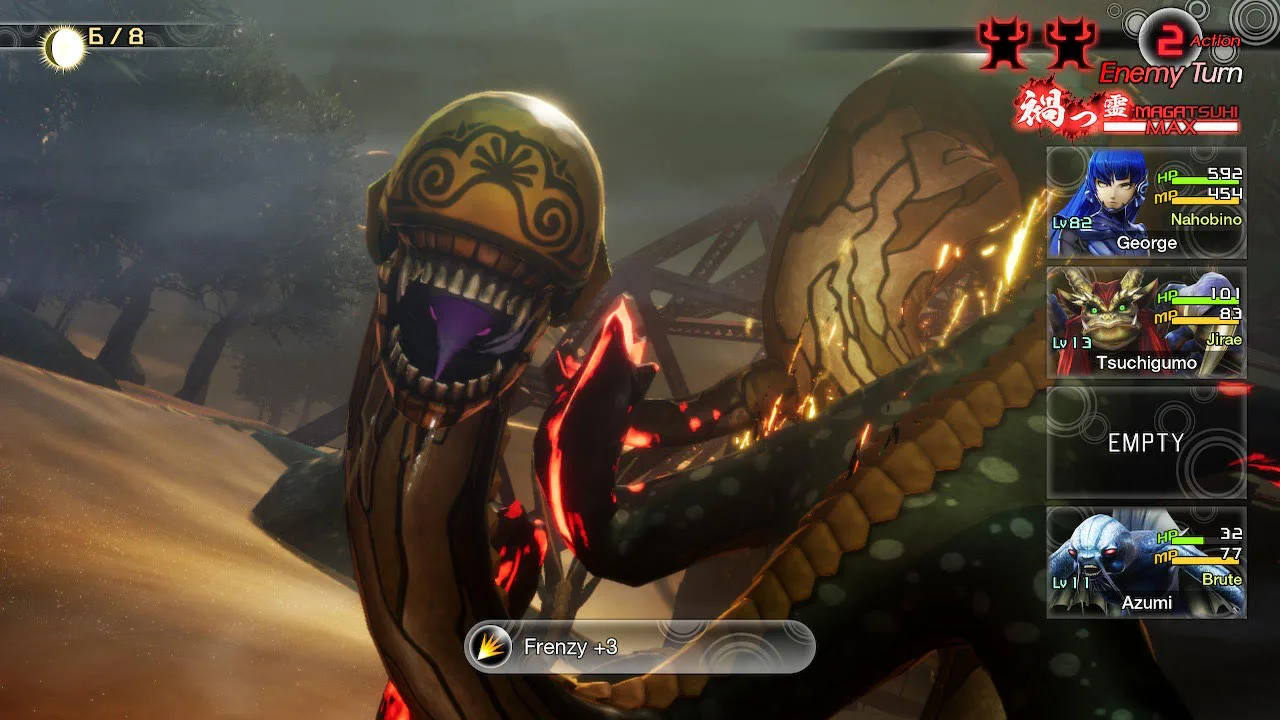
Task: Click the EMPTY party slot
Action: [x=1146, y=443]
